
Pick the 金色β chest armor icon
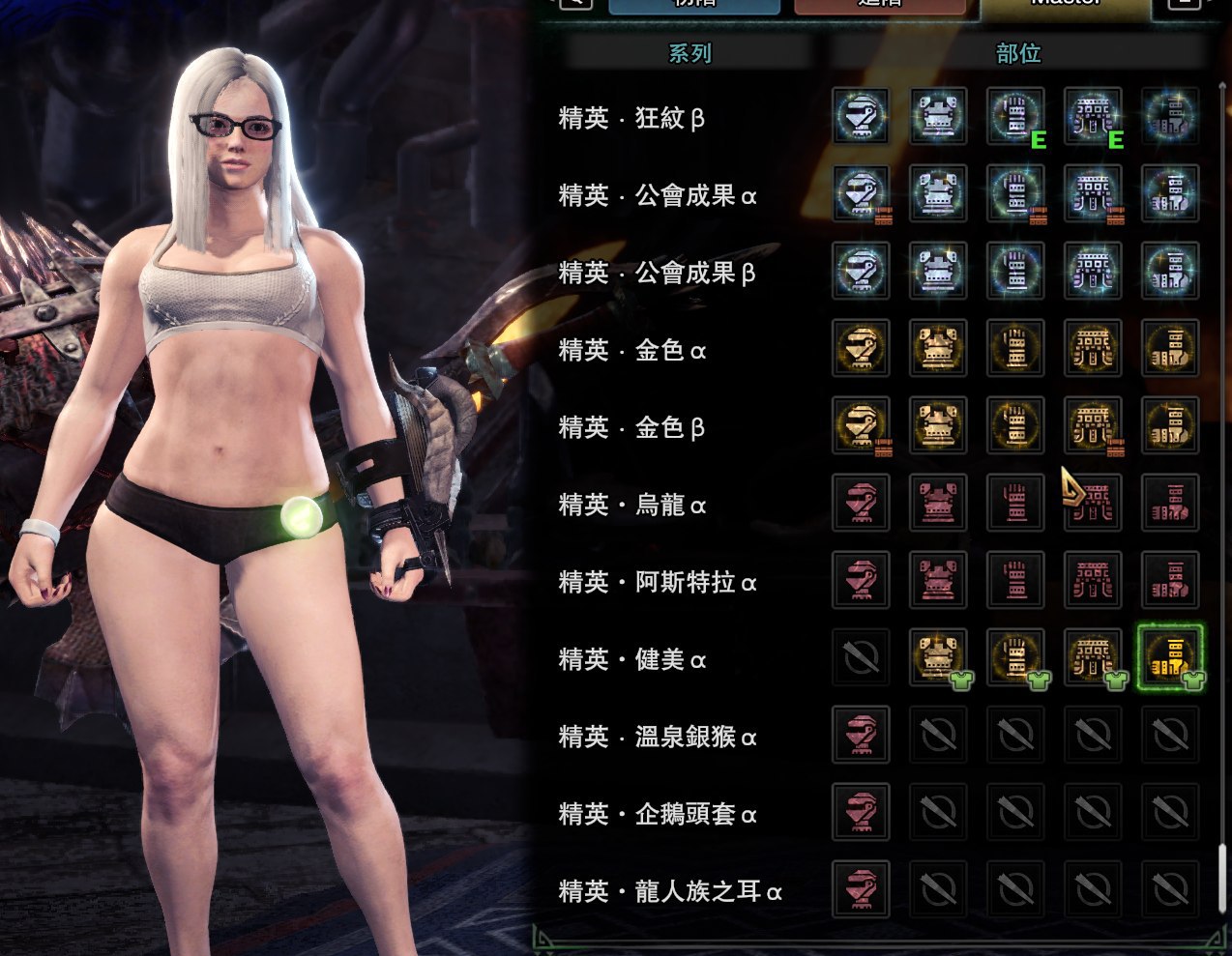[x=938, y=425]
